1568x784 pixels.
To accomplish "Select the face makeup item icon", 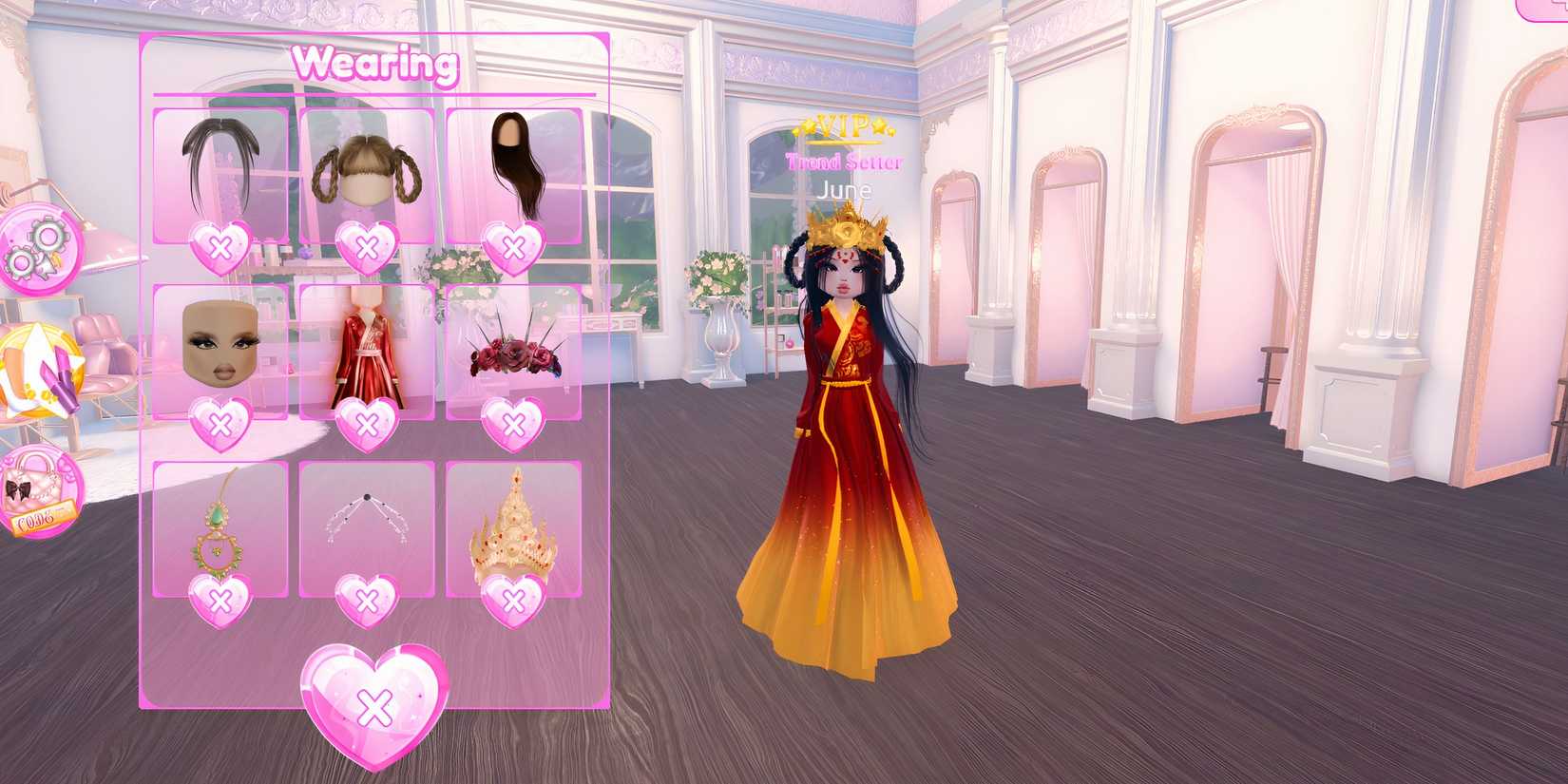I will (x=220, y=342).
